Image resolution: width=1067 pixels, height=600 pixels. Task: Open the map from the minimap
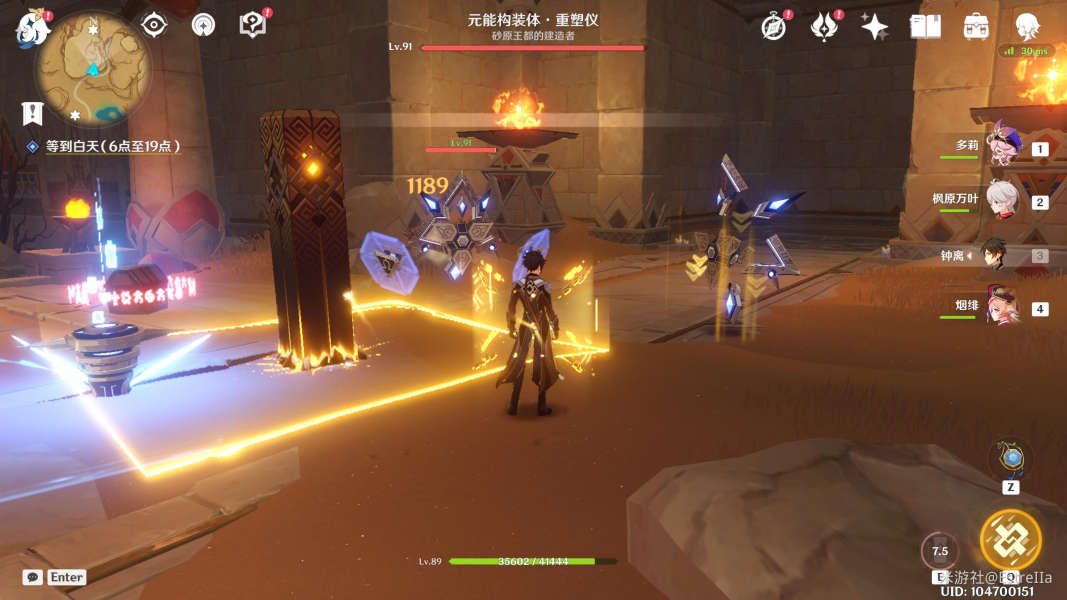[x=93, y=68]
